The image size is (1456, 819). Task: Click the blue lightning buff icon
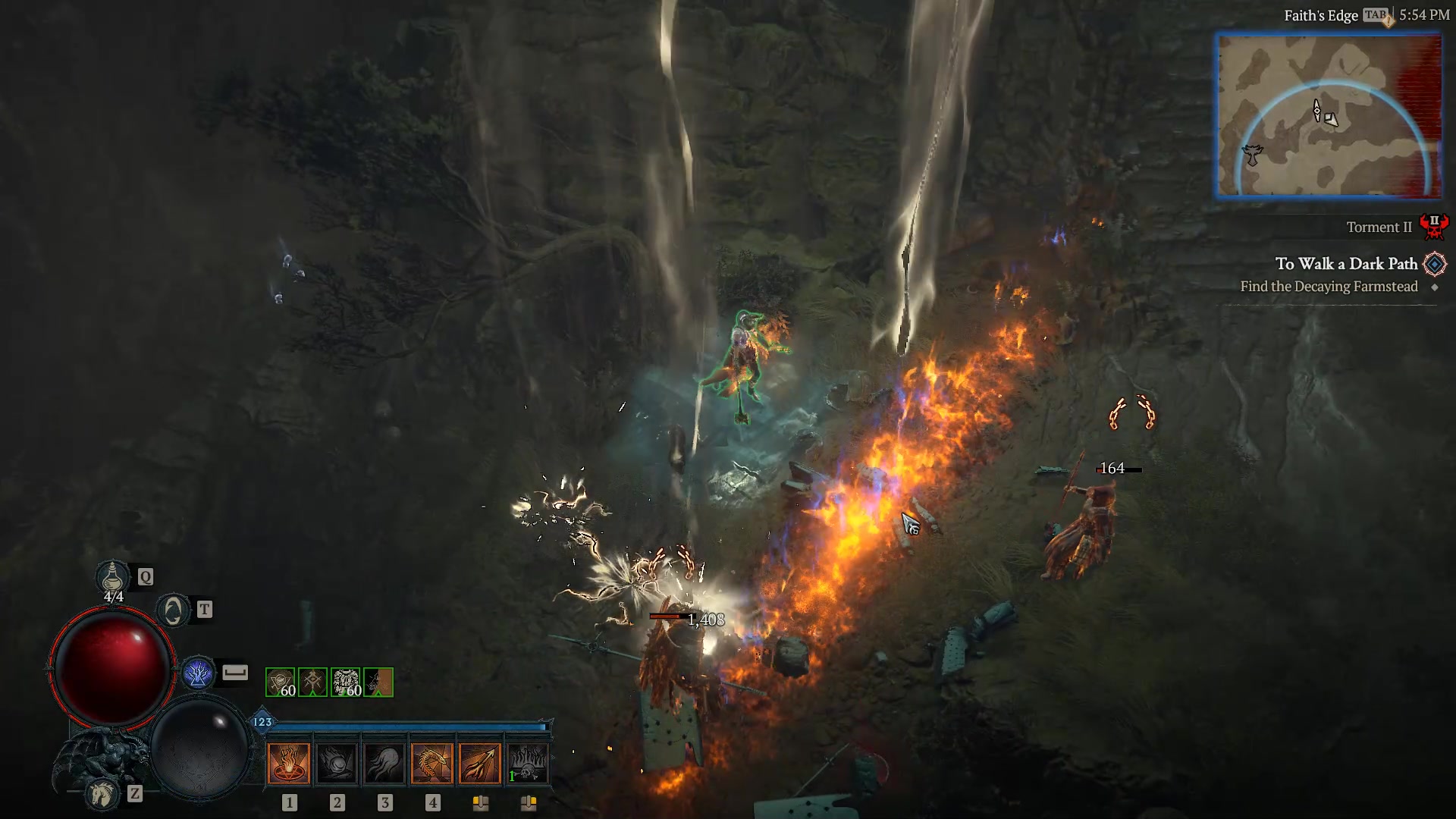point(198,673)
